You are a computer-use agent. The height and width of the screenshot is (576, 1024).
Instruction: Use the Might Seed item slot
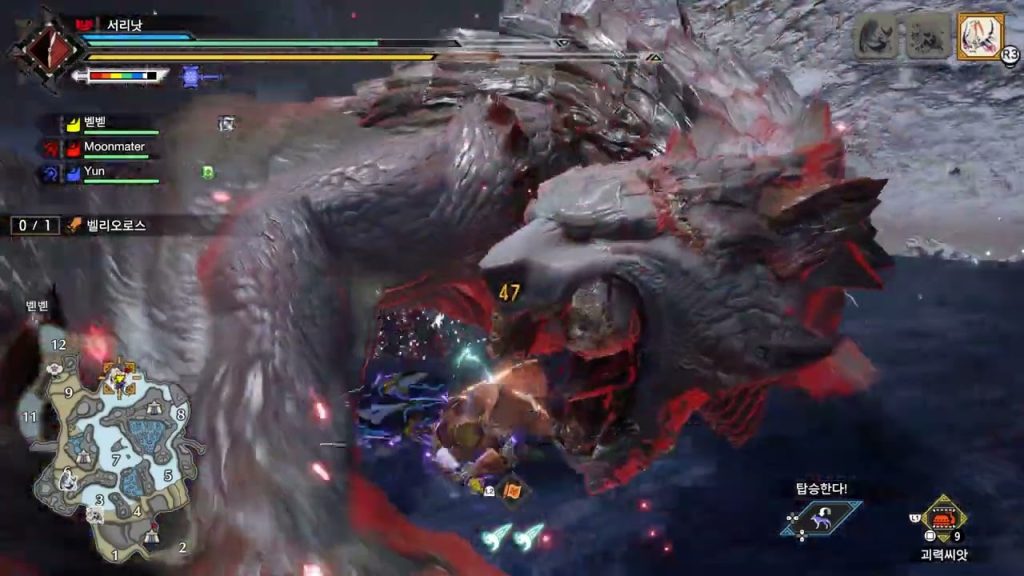(x=943, y=519)
